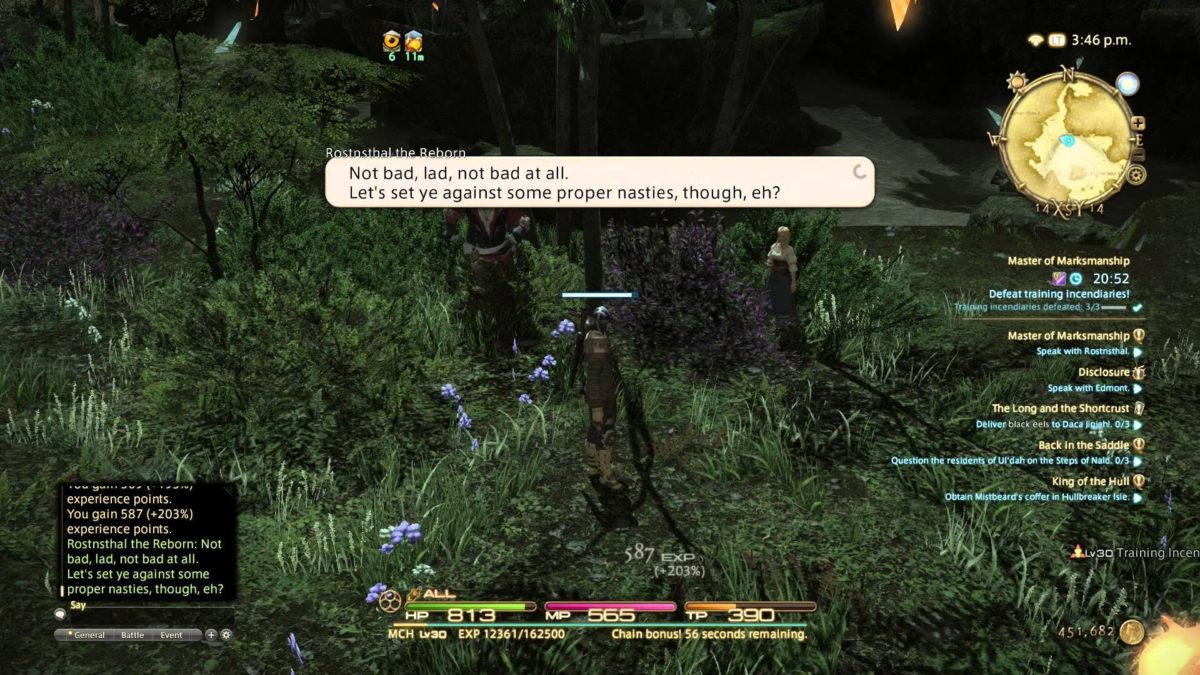Click the gil currency coin icon
The width and height of the screenshot is (1200, 675).
[x=1132, y=631]
